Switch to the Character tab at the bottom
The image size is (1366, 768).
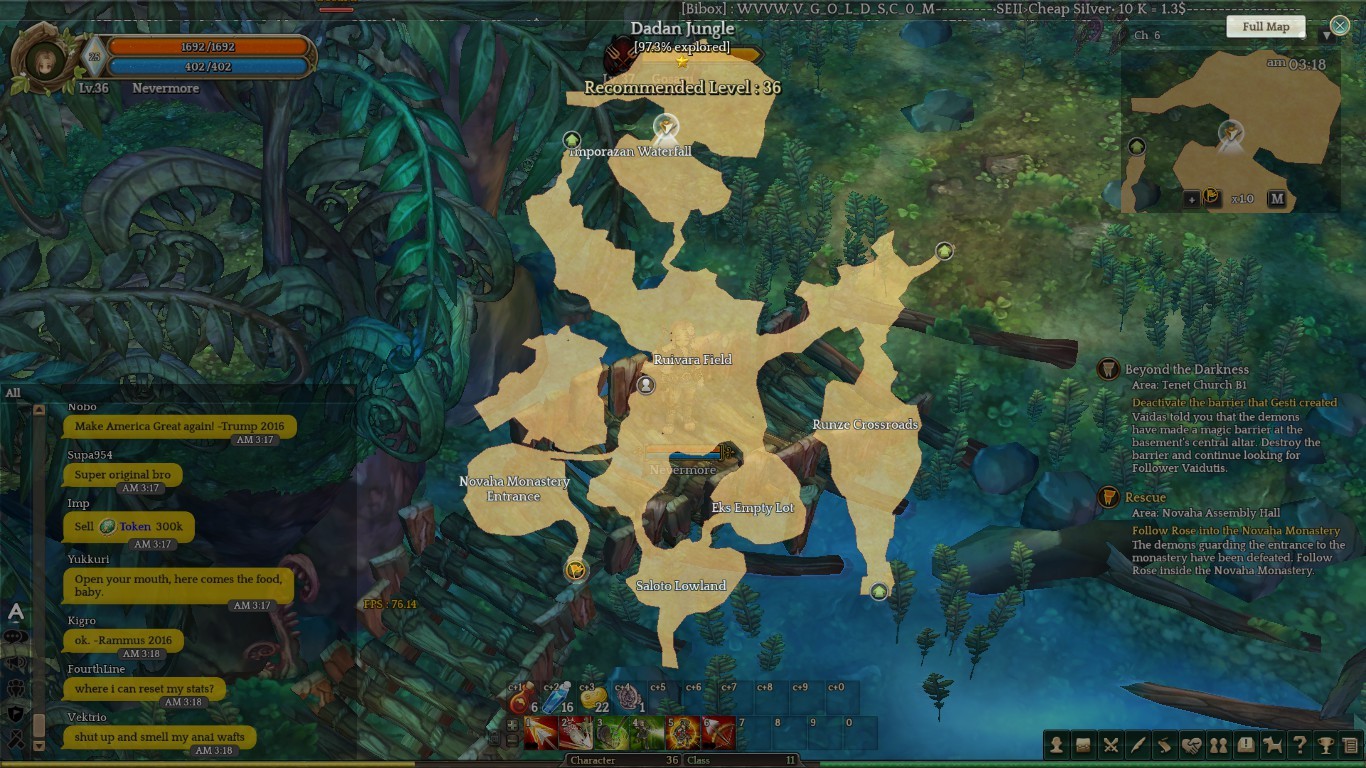pos(593,760)
